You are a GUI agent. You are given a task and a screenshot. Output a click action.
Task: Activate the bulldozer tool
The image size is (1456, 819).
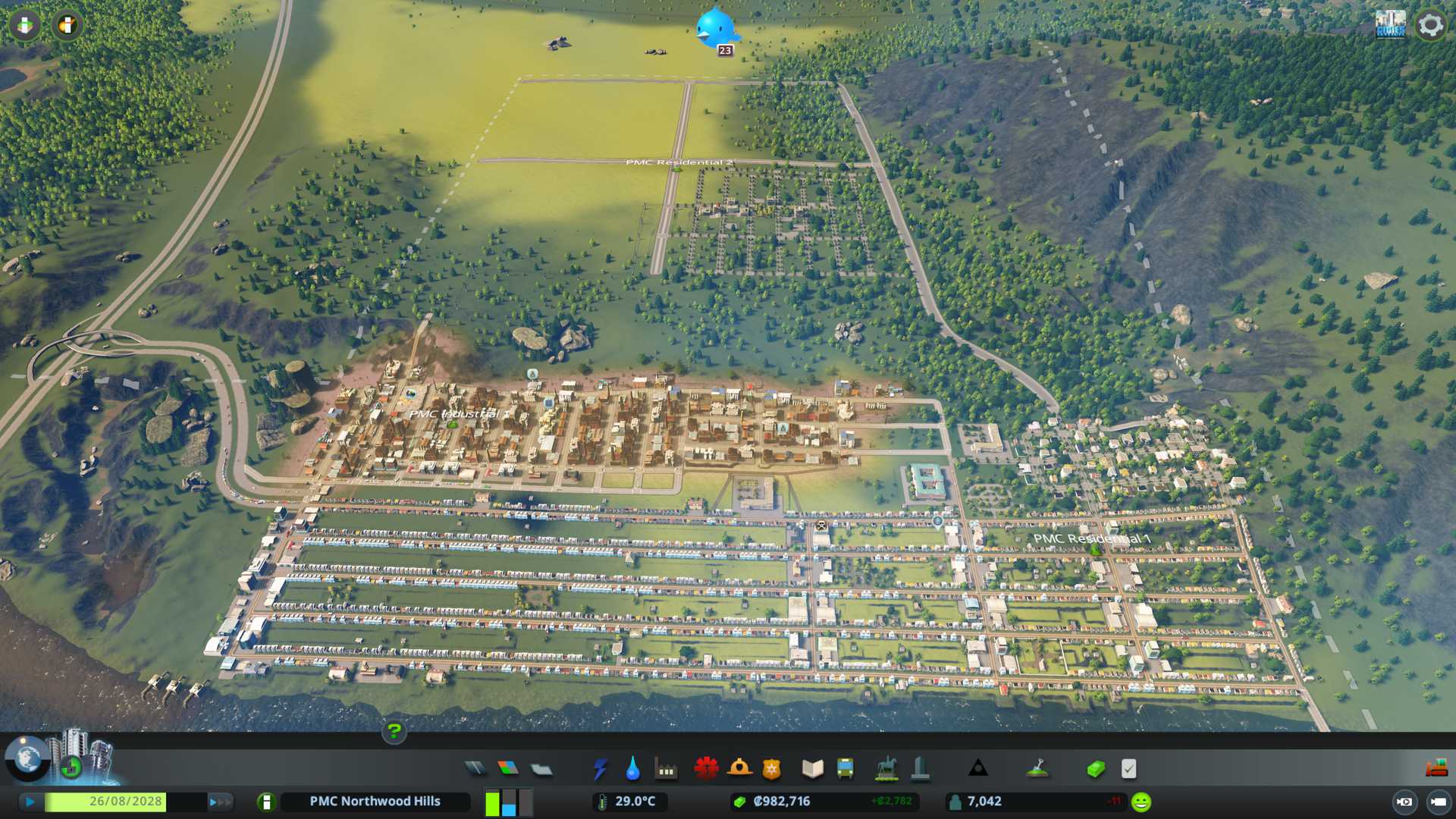1436,769
